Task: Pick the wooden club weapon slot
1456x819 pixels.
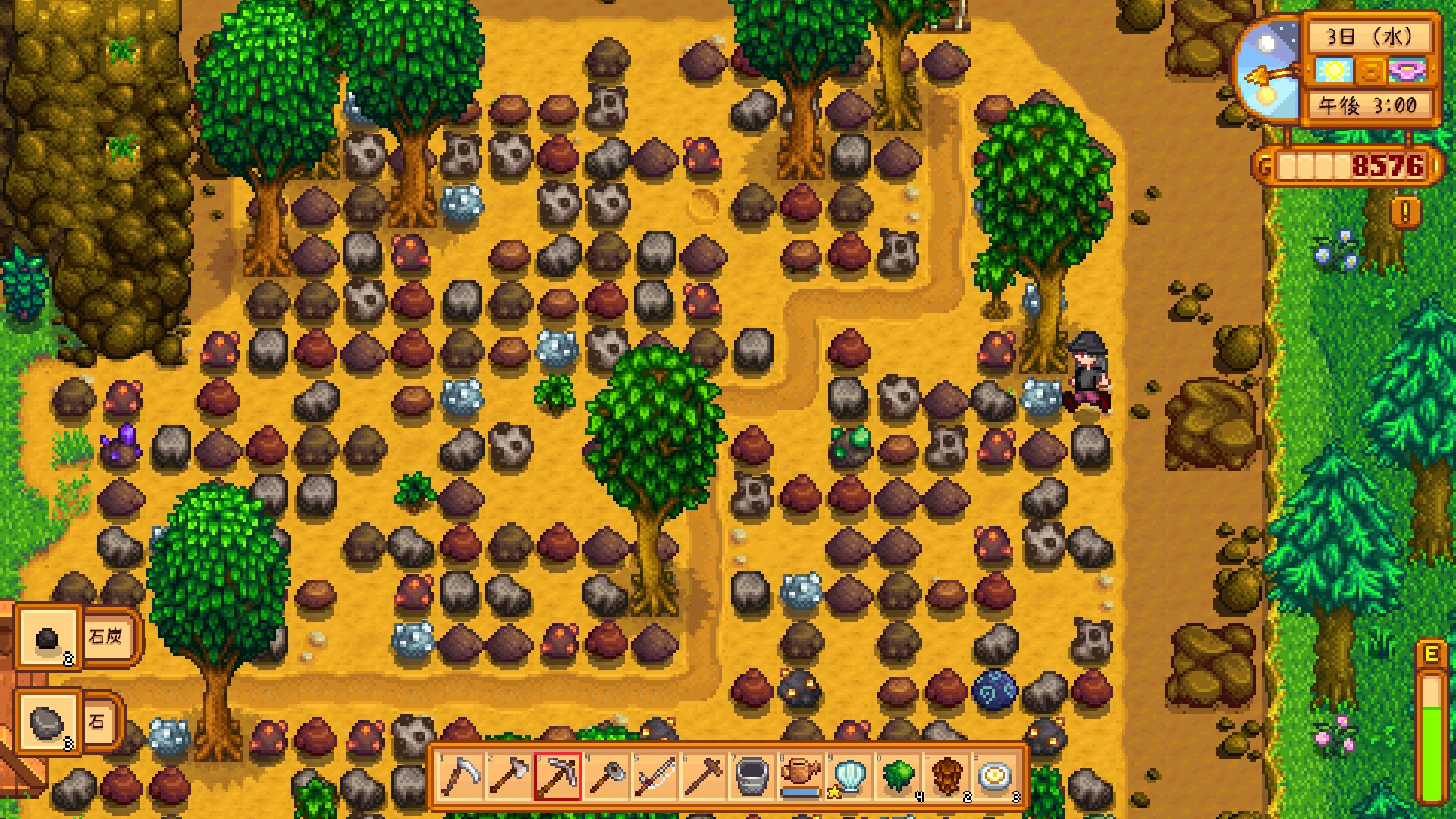Action: click(704, 777)
